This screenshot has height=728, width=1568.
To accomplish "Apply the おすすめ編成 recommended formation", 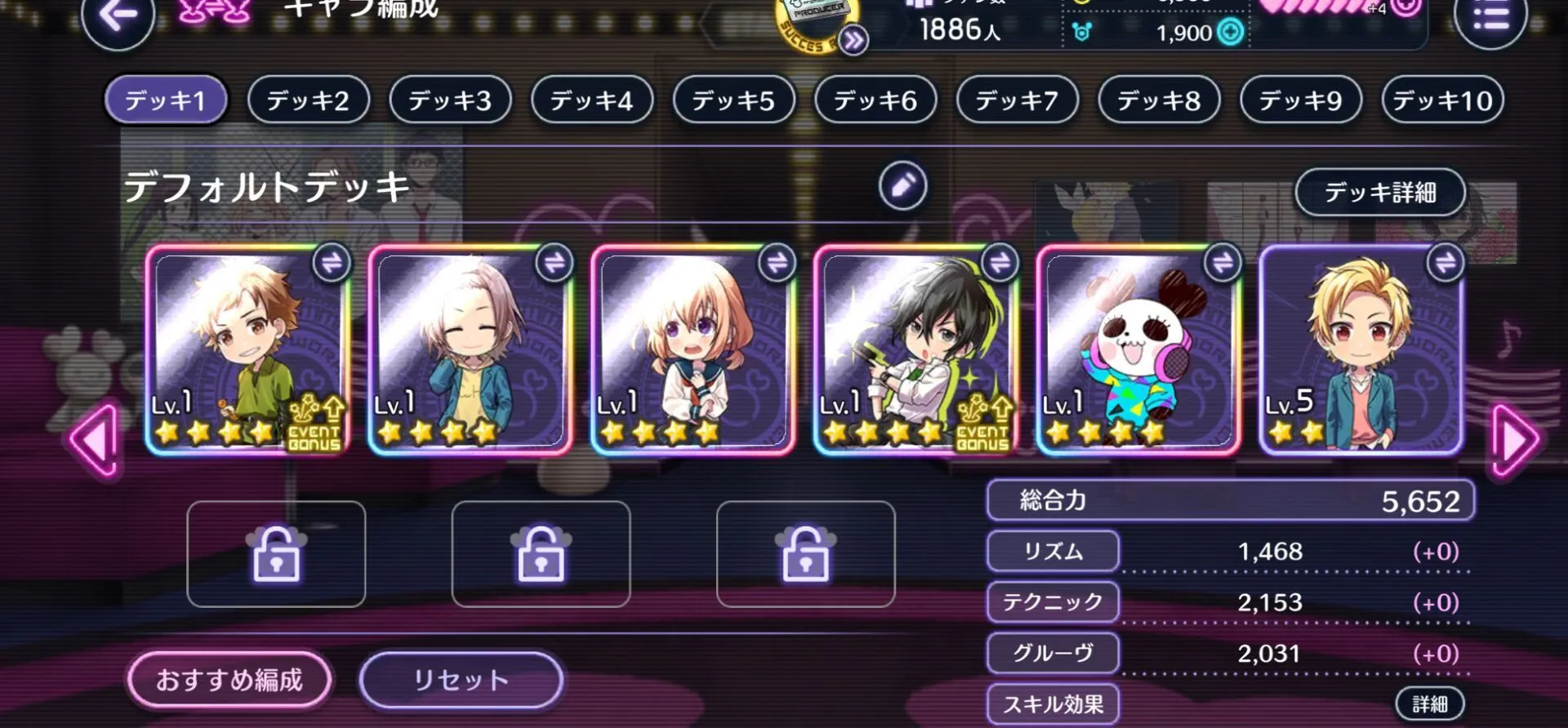I will pos(229,679).
